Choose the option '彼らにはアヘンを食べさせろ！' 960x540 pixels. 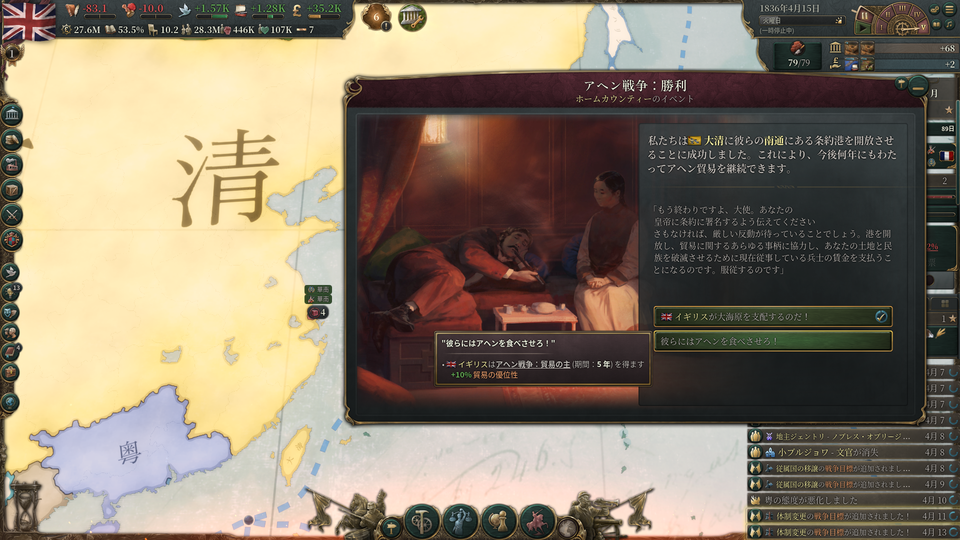[771, 341]
